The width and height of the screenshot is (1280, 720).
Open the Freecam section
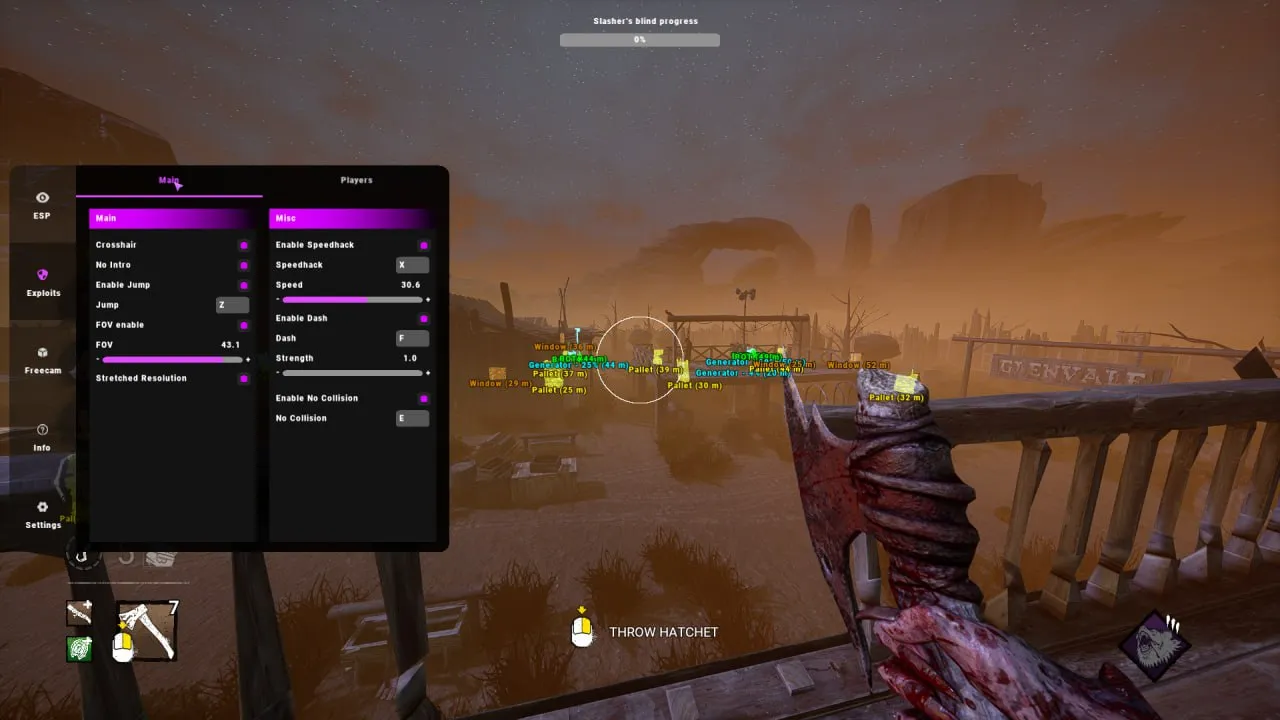43,360
